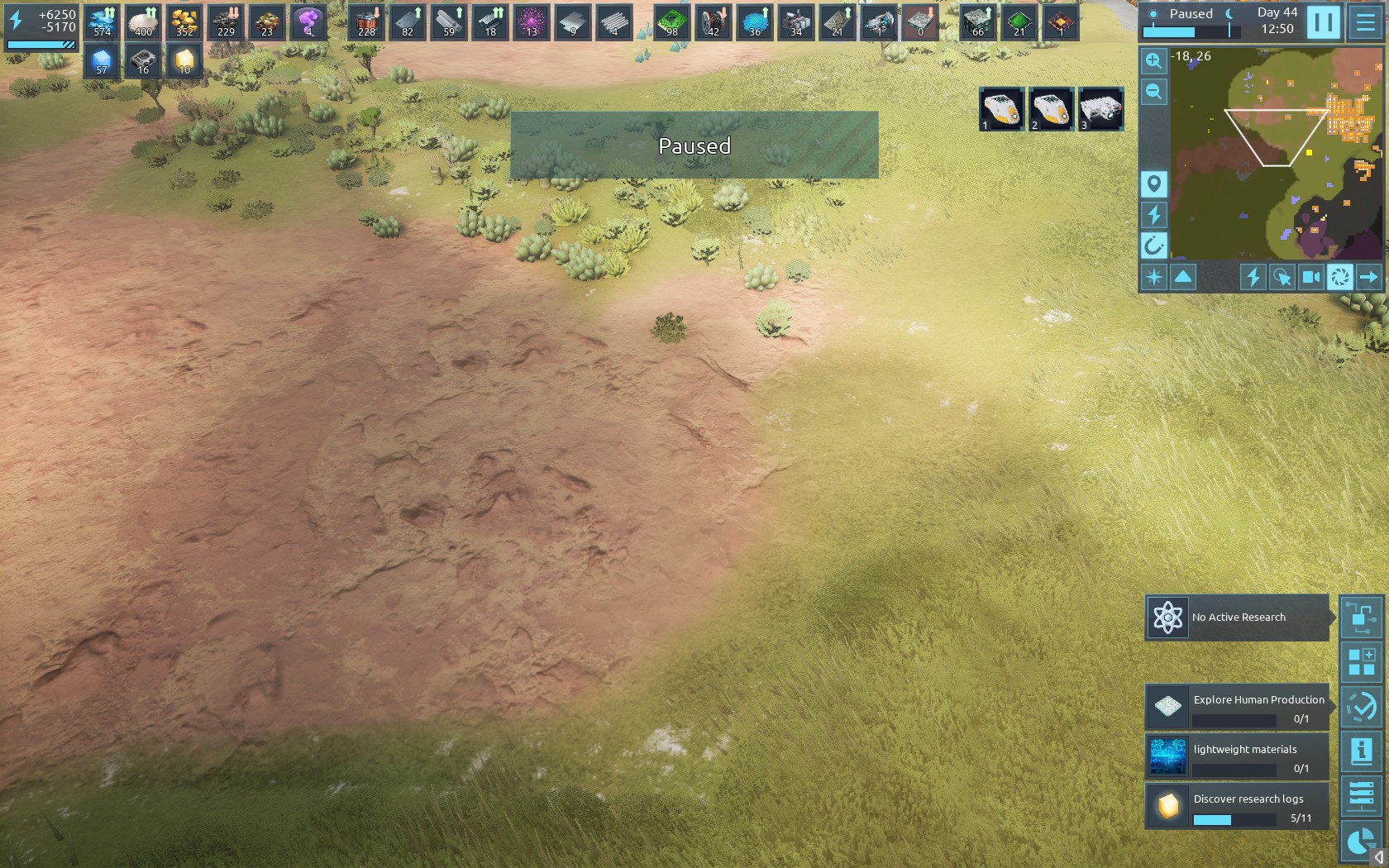The image size is (1389, 868).
Task: Select unit group number 3
Action: pyautogui.click(x=1101, y=109)
